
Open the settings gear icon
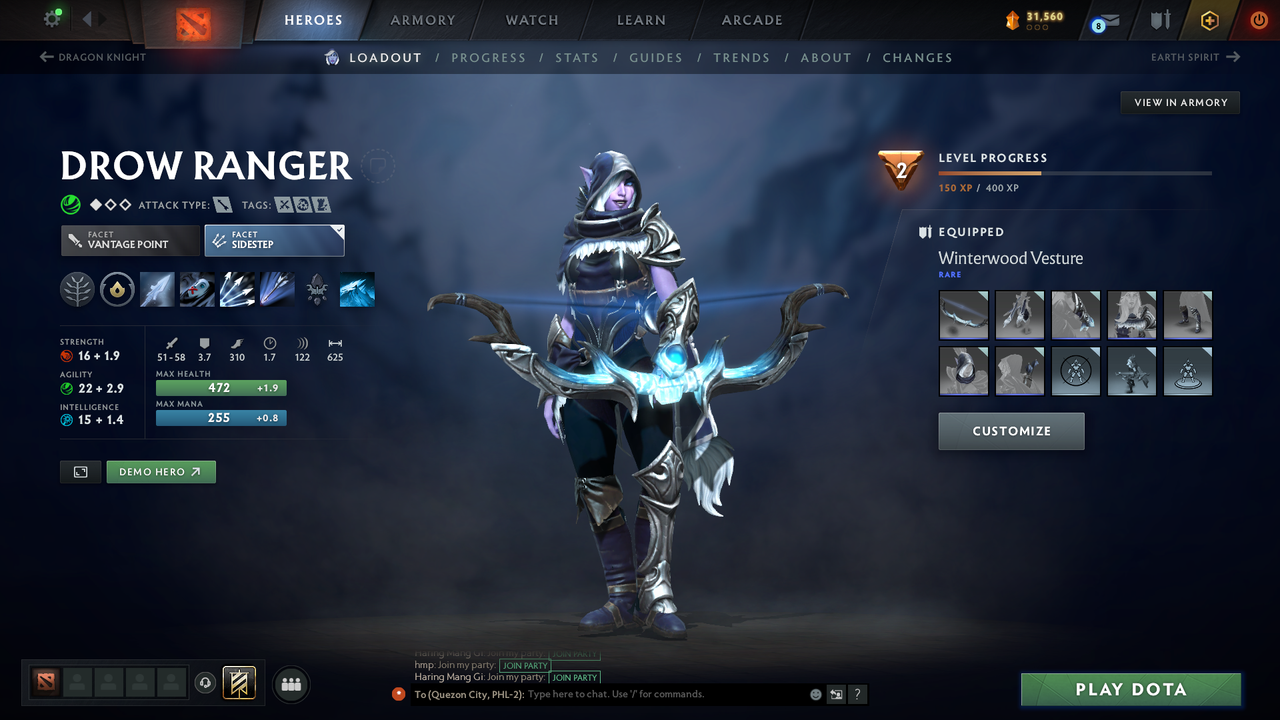pyautogui.click(x=53, y=19)
